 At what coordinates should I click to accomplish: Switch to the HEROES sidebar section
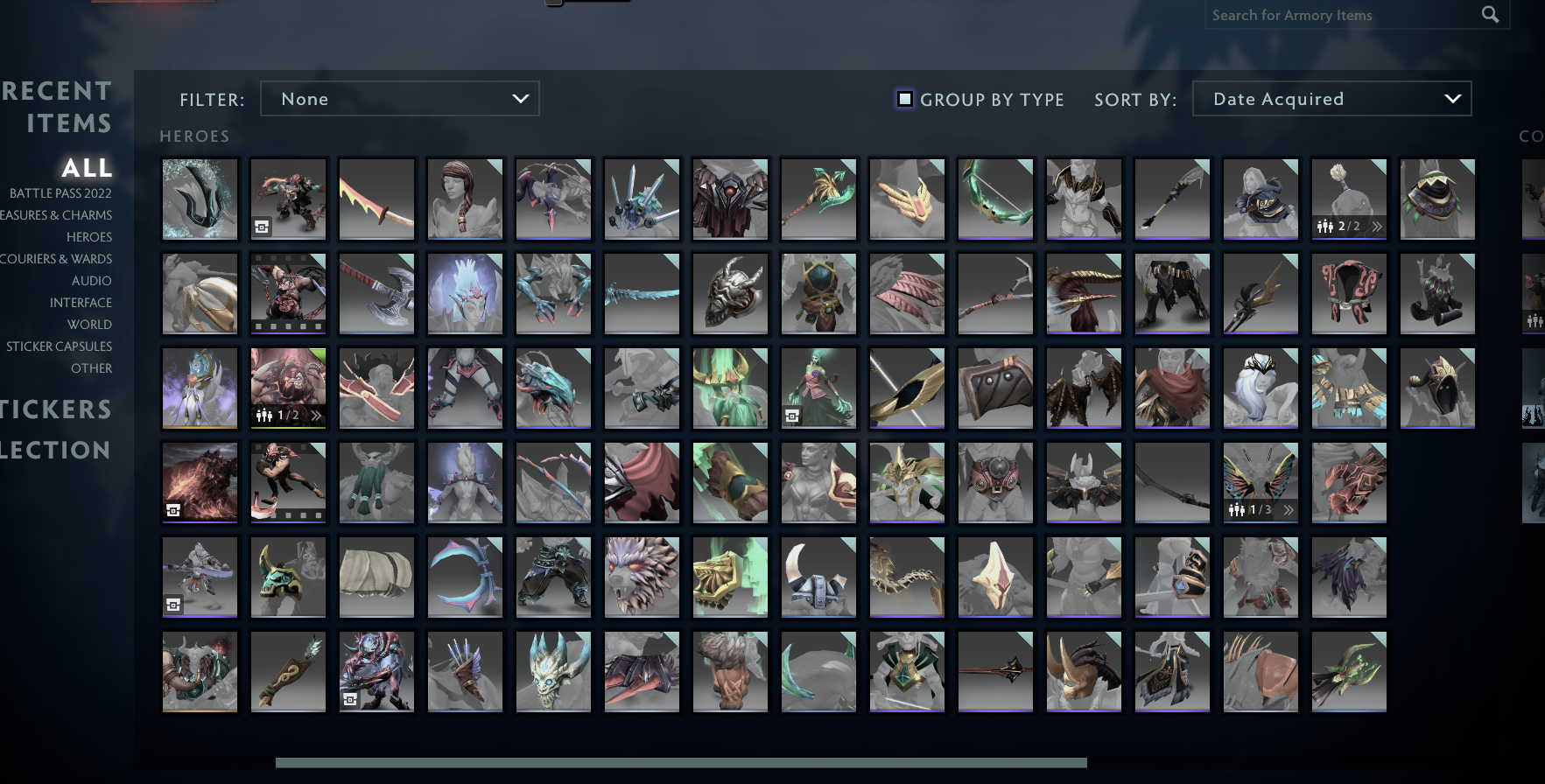(x=88, y=236)
